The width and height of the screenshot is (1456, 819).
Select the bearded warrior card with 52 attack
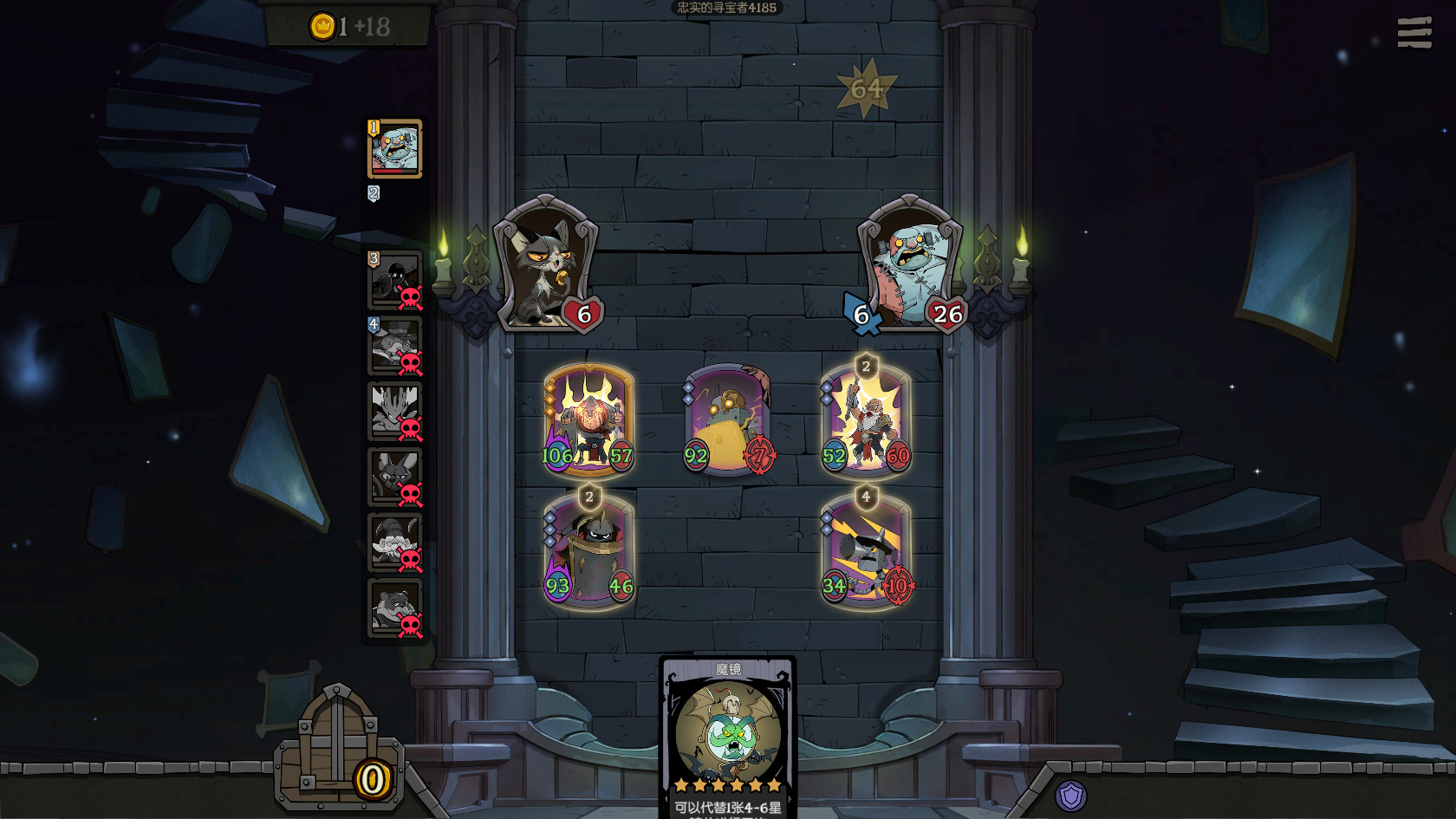click(866, 420)
